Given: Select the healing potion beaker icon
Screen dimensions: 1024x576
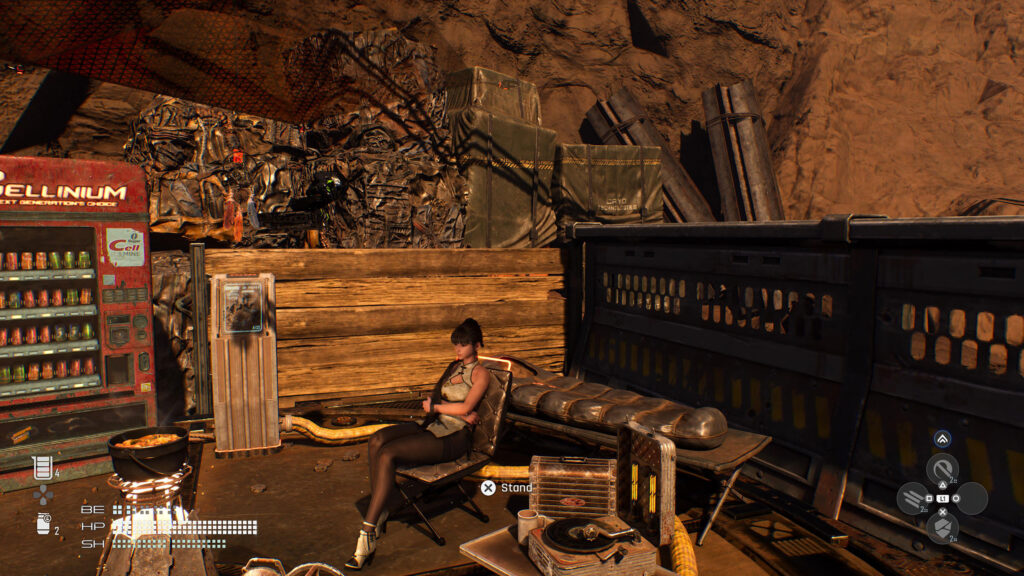Looking at the screenshot, I should point(42,466).
